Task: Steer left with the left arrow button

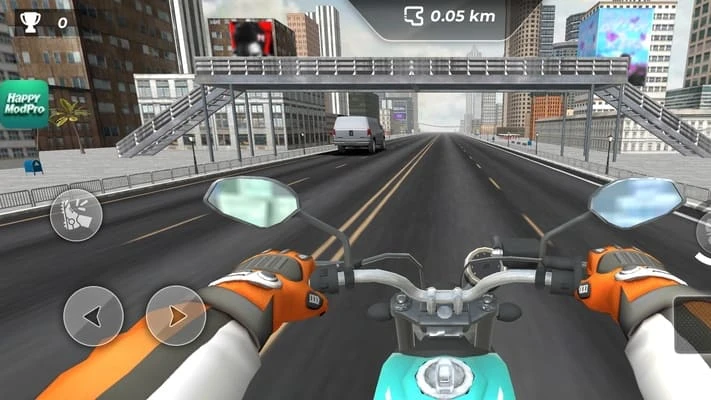Action: click(93, 316)
